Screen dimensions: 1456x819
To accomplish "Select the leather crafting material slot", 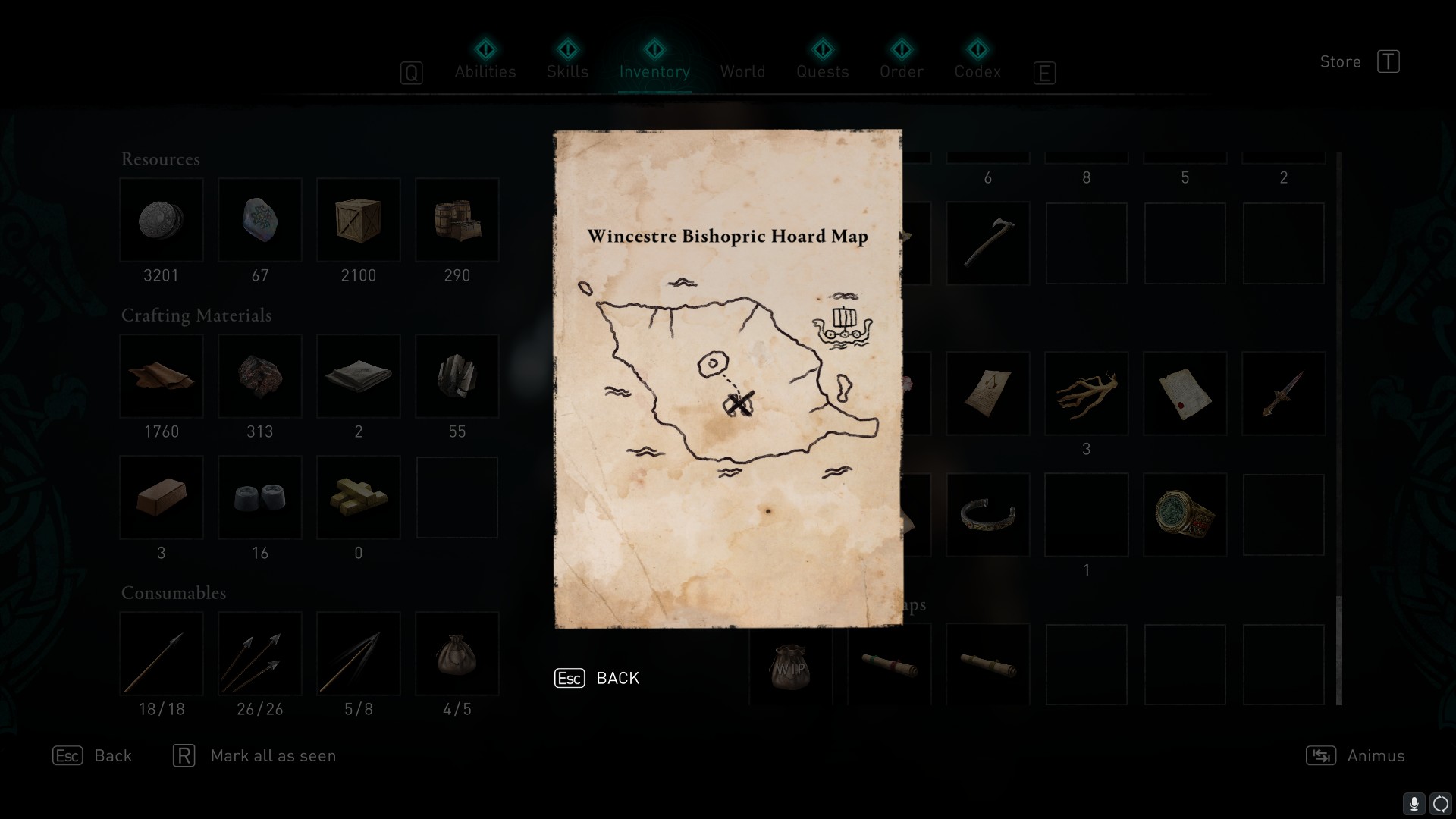I will (162, 376).
